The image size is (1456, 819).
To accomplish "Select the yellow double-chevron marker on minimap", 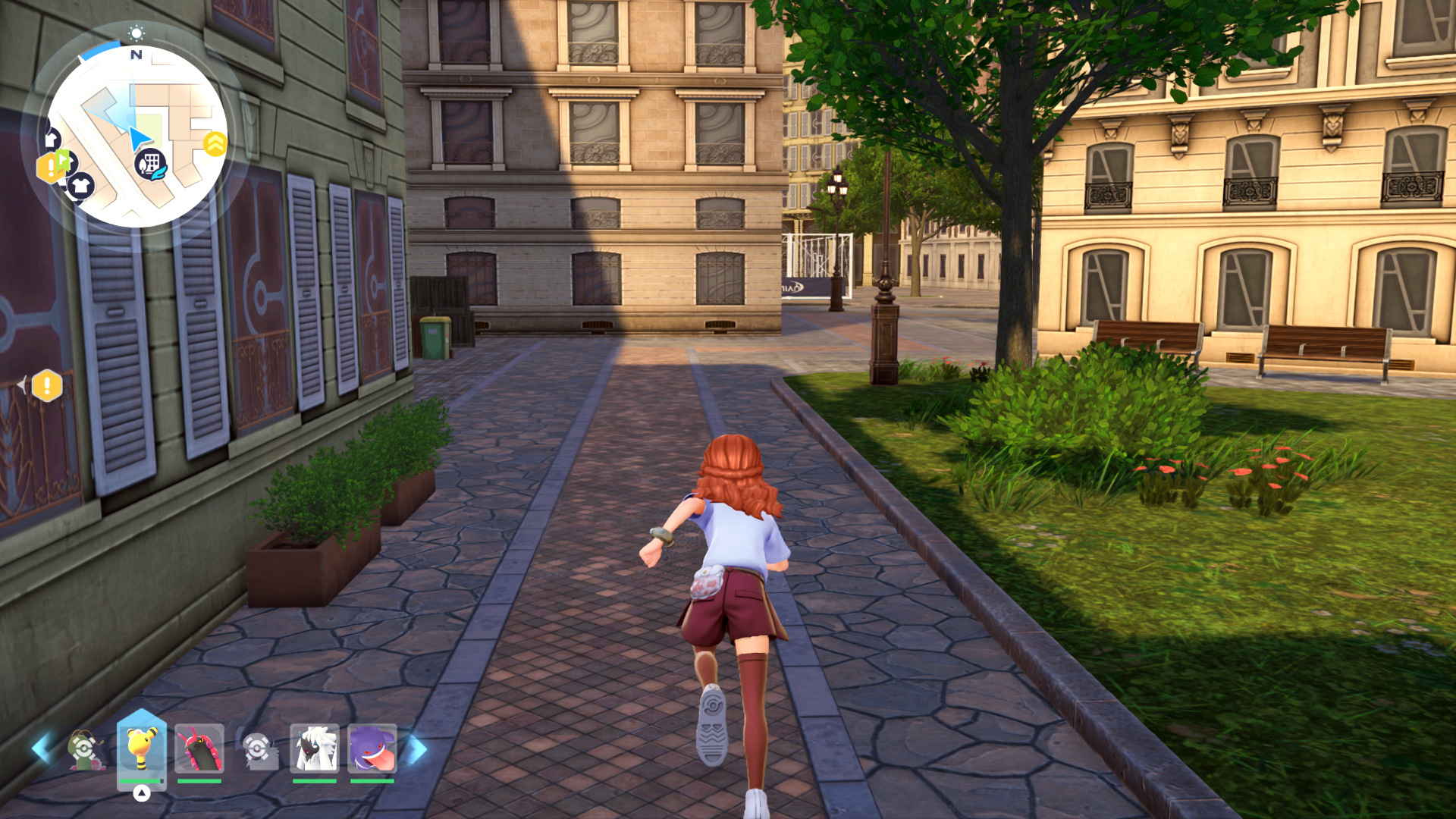I will (215, 143).
